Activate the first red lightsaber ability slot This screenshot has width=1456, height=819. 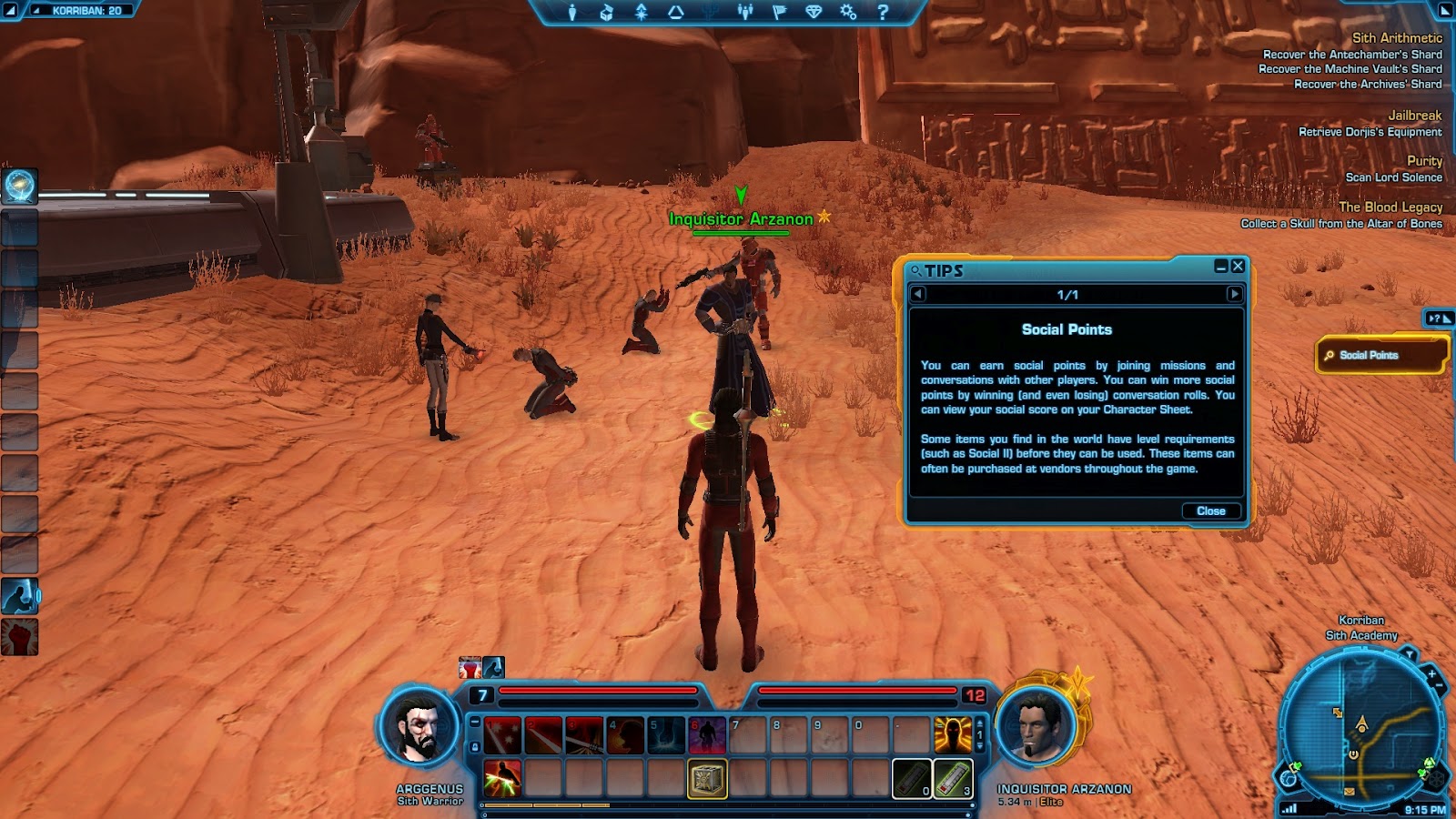(502, 734)
